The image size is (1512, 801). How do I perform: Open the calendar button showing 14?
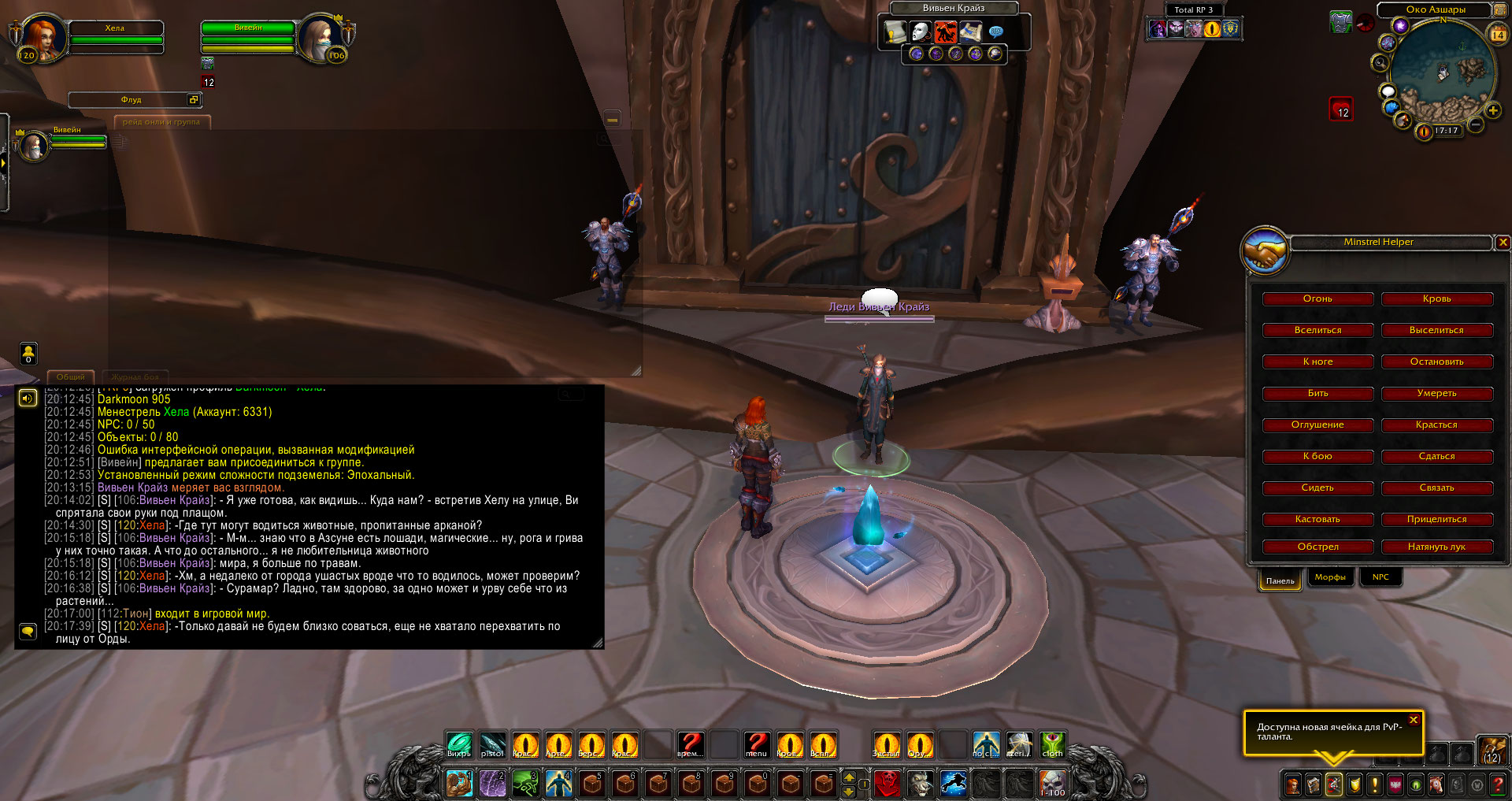click(1498, 35)
